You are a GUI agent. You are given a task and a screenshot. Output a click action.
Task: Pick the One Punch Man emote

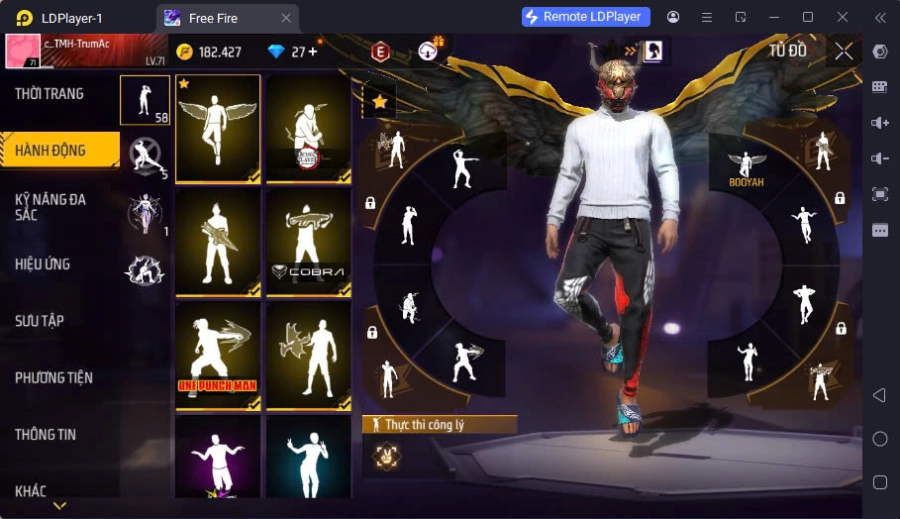[x=218, y=356]
